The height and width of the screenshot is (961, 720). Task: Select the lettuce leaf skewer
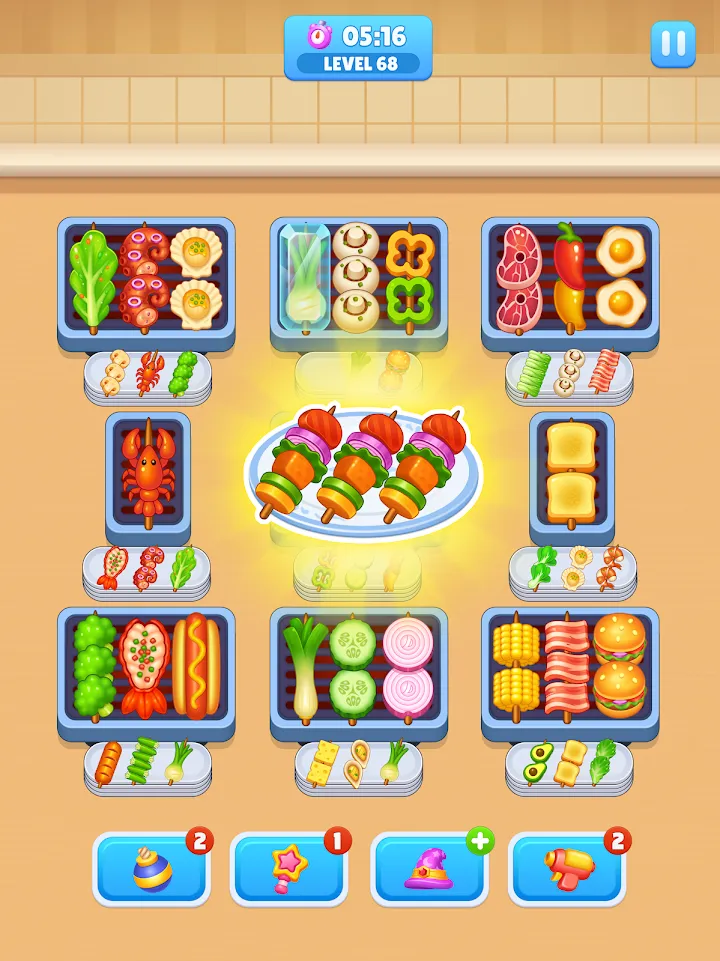(x=92, y=274)
